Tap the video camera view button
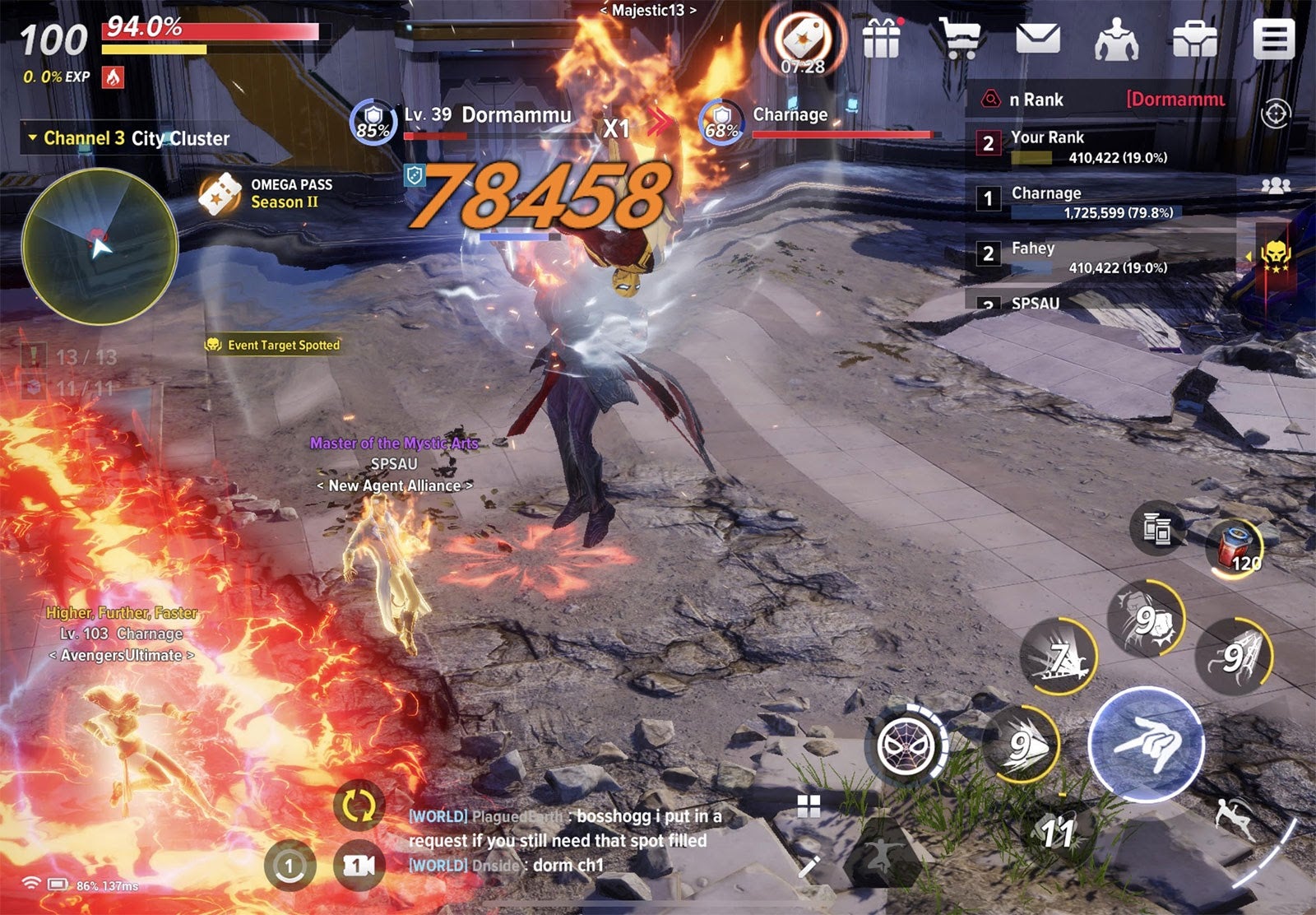 (359, 865)
